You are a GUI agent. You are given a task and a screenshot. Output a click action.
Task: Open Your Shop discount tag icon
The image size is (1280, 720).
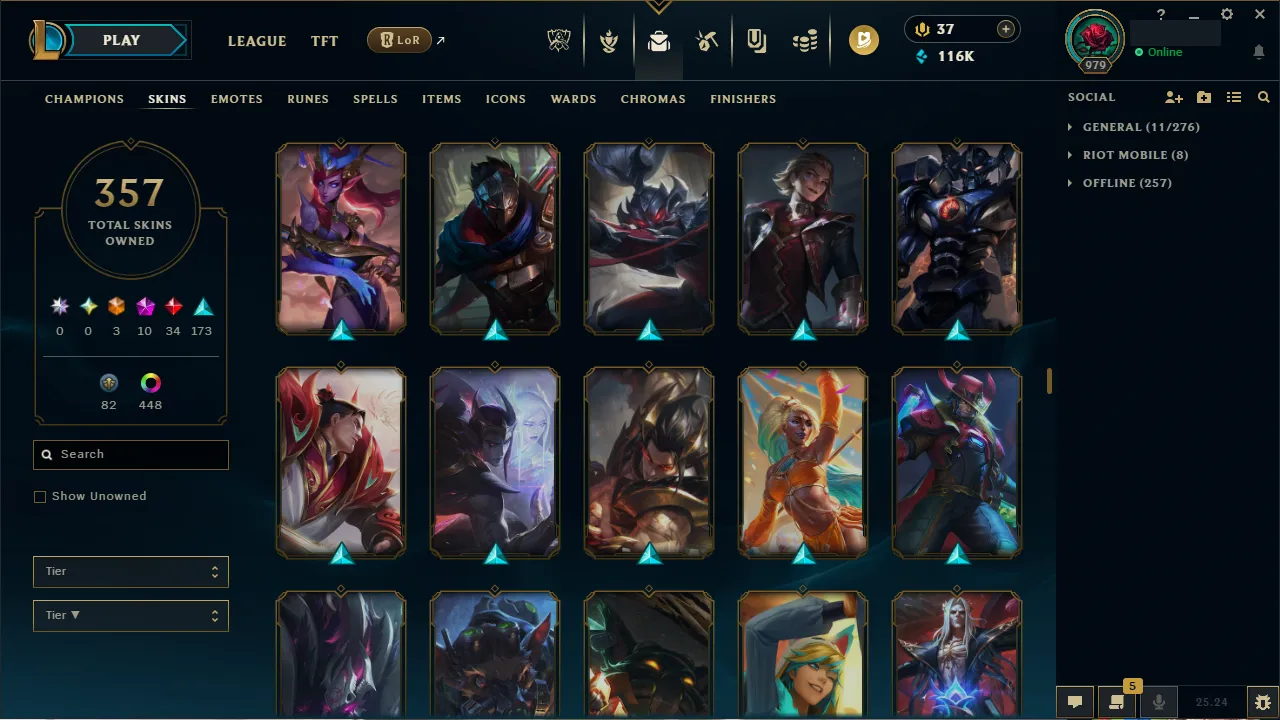(756, 40)
